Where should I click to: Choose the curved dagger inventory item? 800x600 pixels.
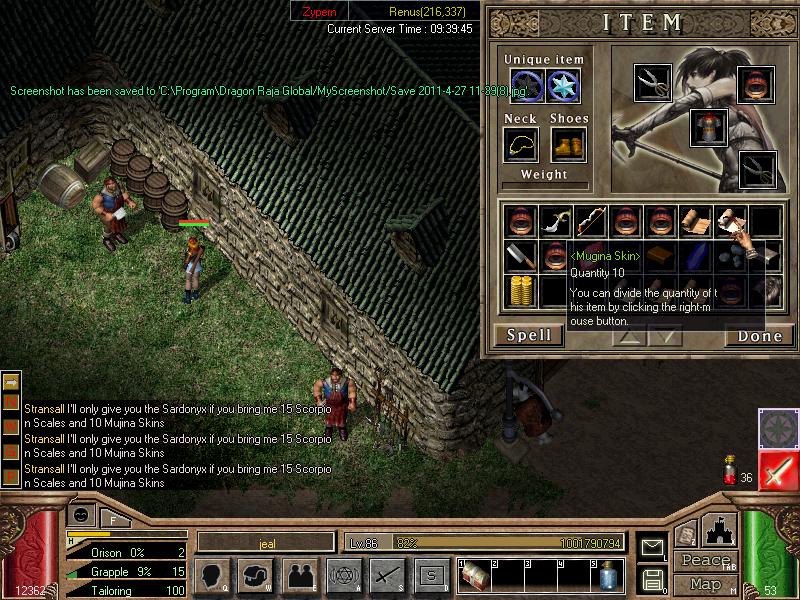click(554, 221)
